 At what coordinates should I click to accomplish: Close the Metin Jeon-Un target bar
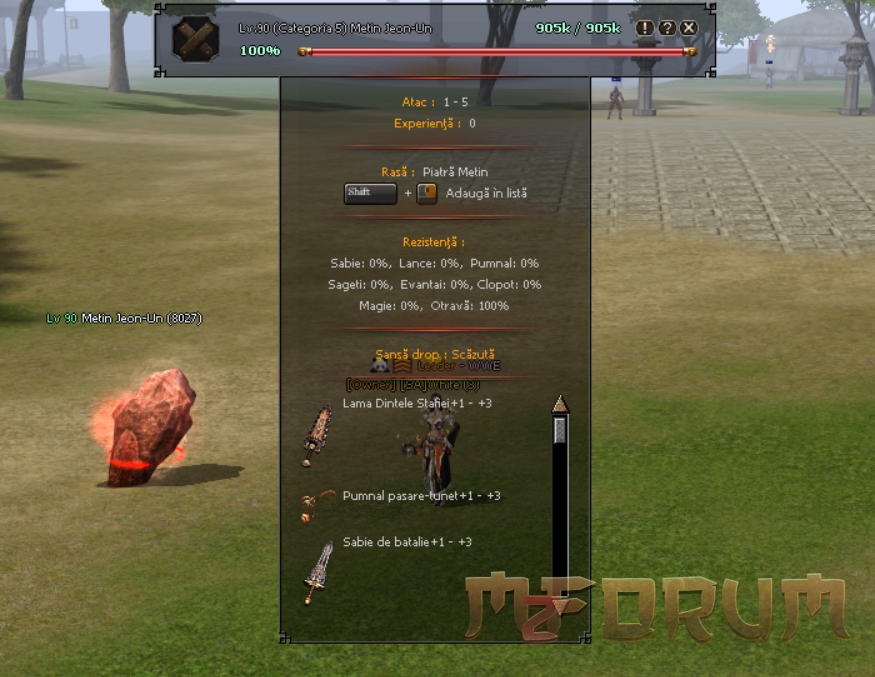(688, 28)
